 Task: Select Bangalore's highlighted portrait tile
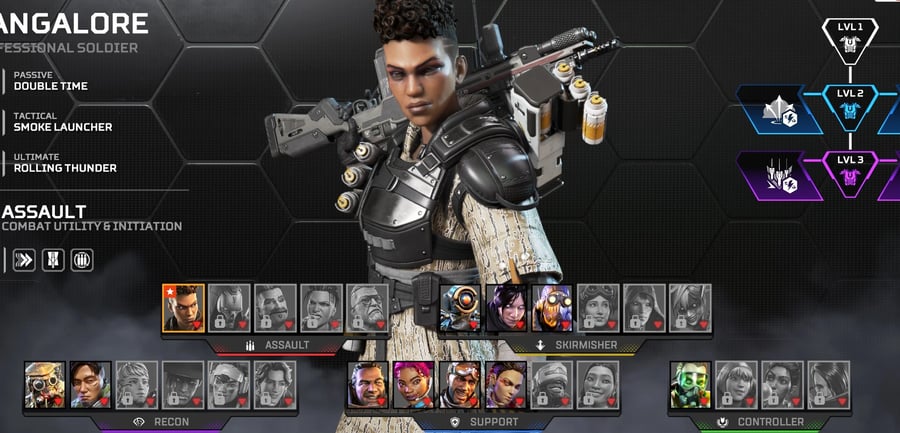coord(183,308)
